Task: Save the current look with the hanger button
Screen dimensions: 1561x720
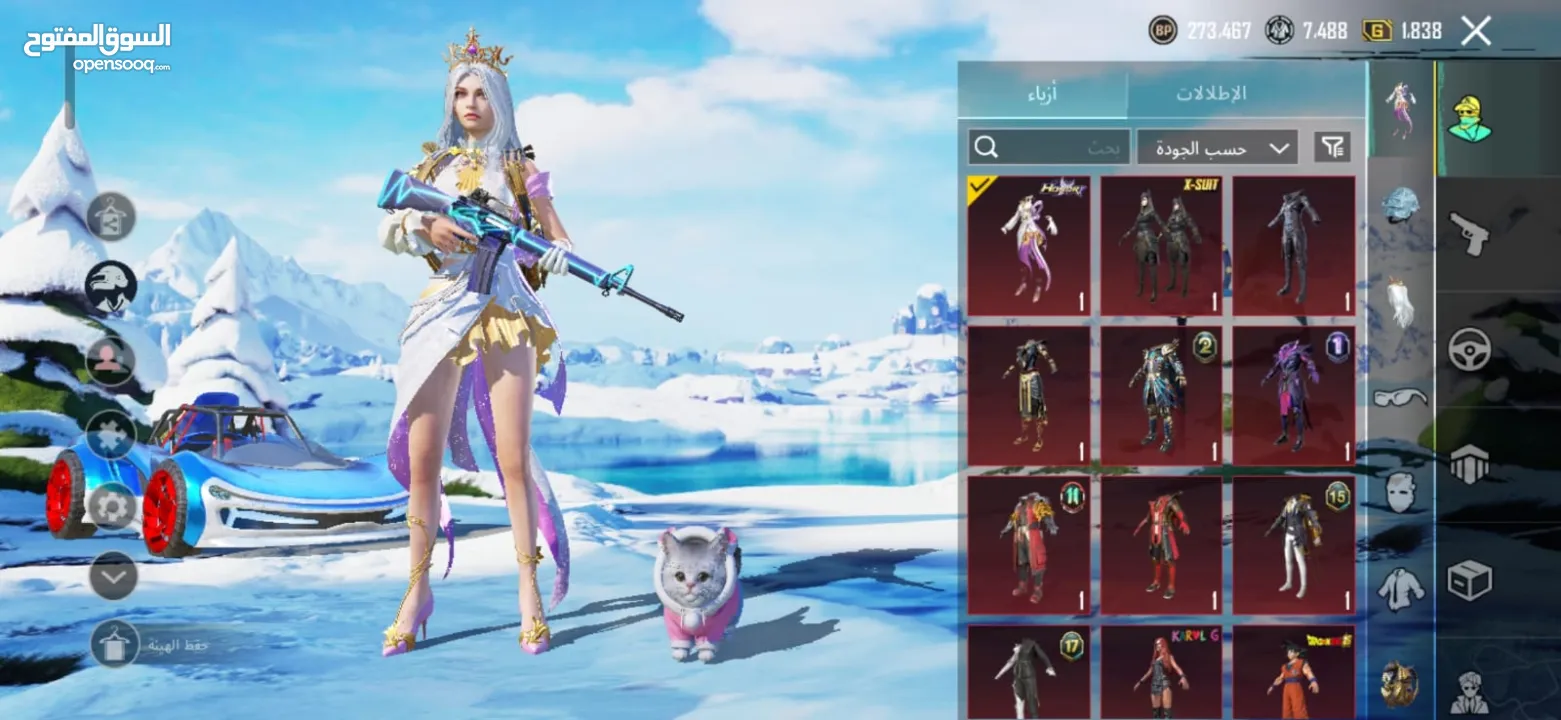Action: point(115,644)
